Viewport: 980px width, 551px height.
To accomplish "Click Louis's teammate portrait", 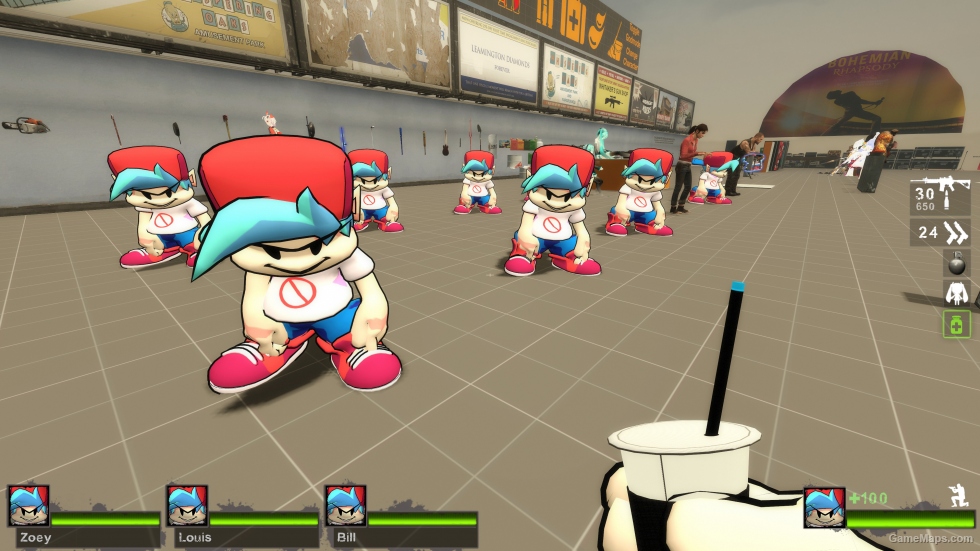I will tap(187, 506).
